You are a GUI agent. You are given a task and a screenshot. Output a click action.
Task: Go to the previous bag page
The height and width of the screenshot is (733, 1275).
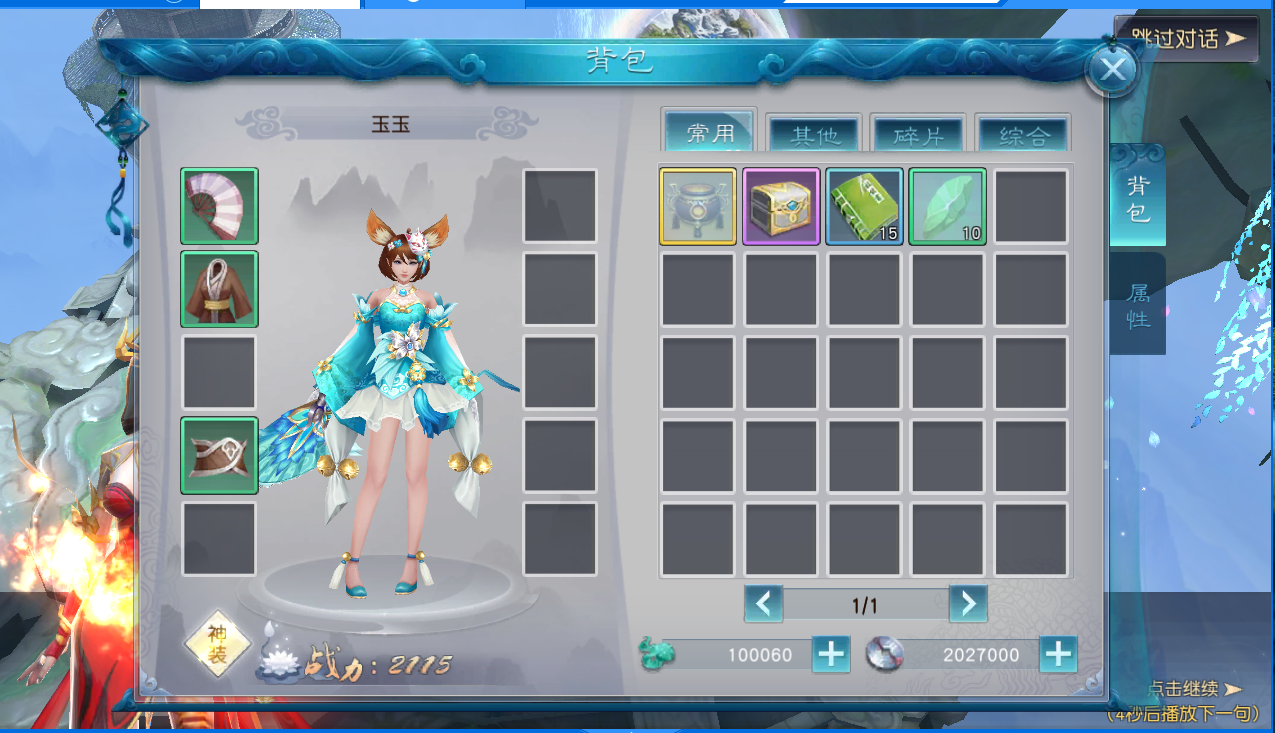coord(763,604)
